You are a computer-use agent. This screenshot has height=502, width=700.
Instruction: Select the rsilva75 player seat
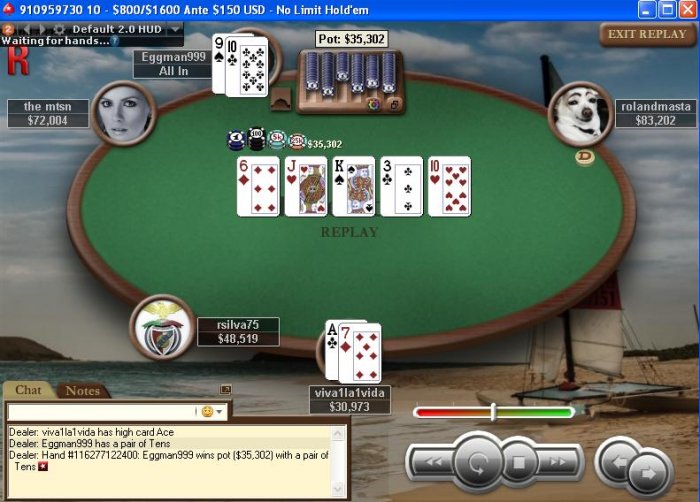(161, 327)
